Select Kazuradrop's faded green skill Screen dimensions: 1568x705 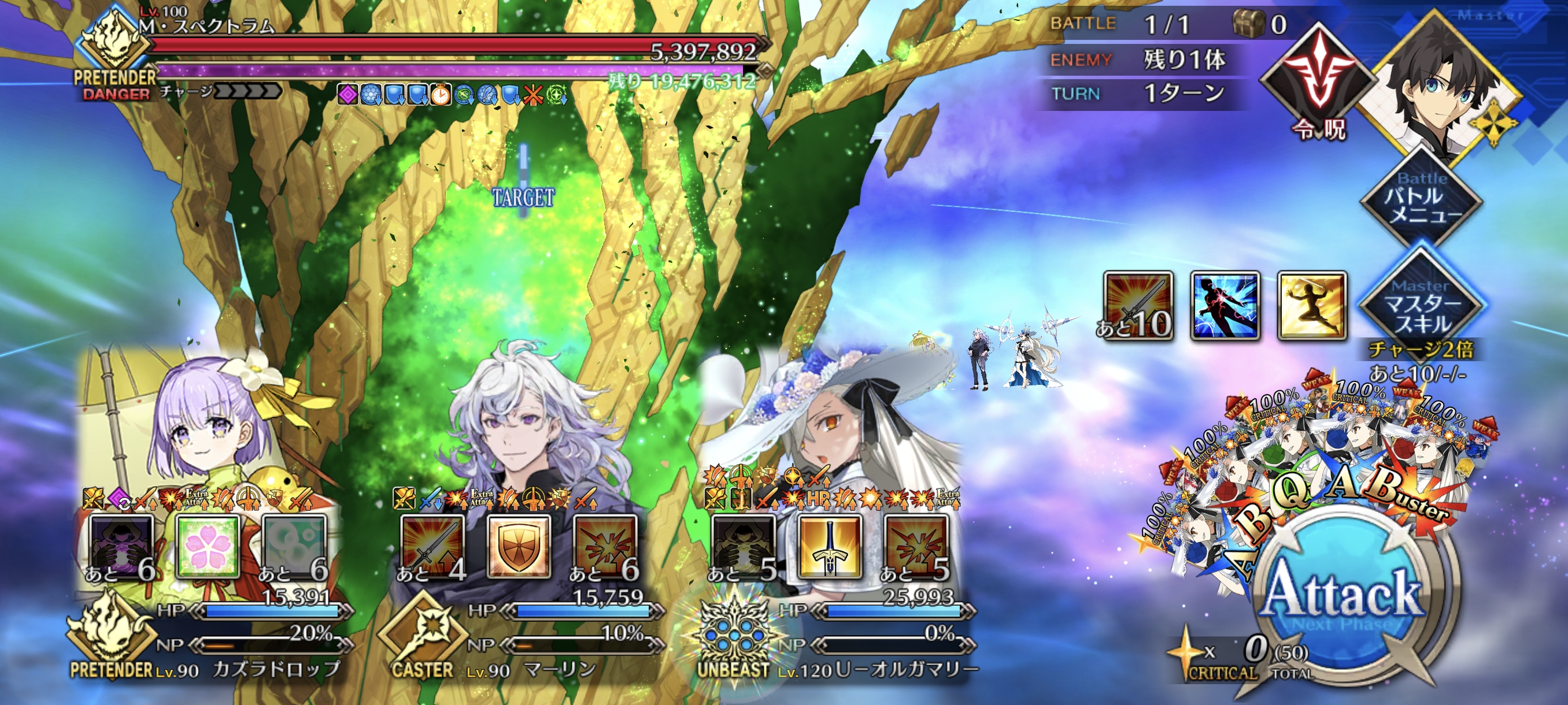click(294, 546)
